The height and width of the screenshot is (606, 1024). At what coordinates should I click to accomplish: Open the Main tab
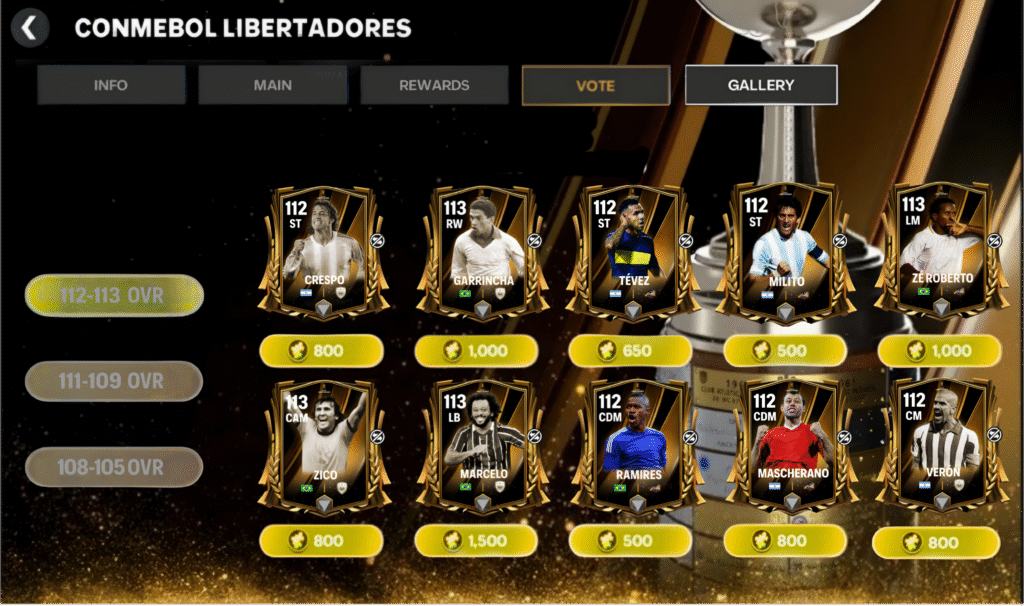[x=272, y=85]
